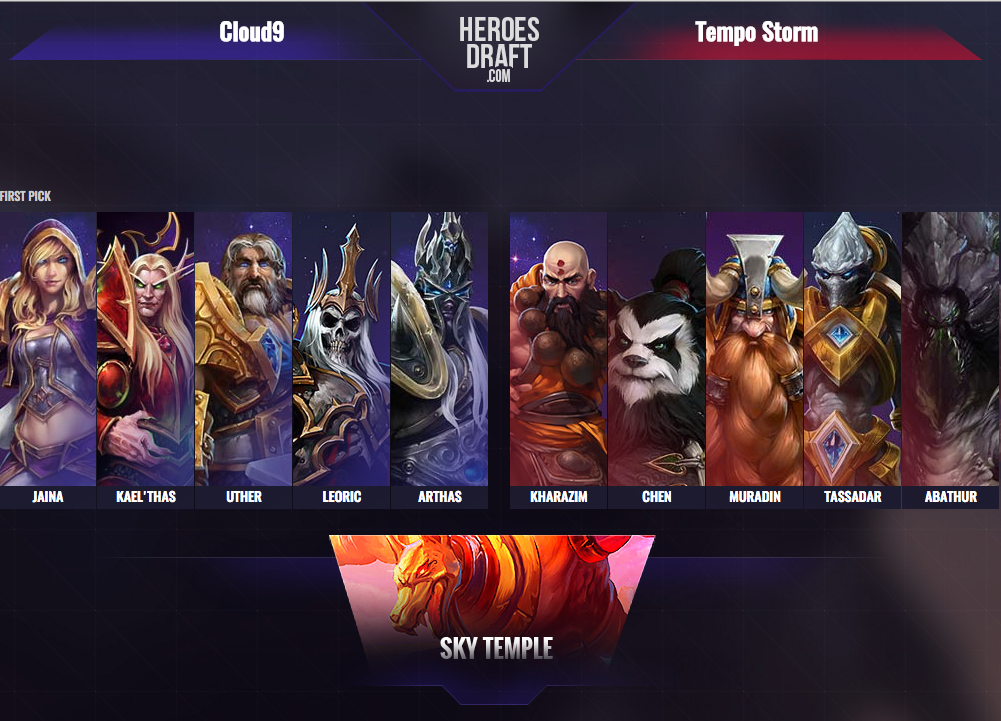Select Muradin's hero portrait

[x=754, y=350]
